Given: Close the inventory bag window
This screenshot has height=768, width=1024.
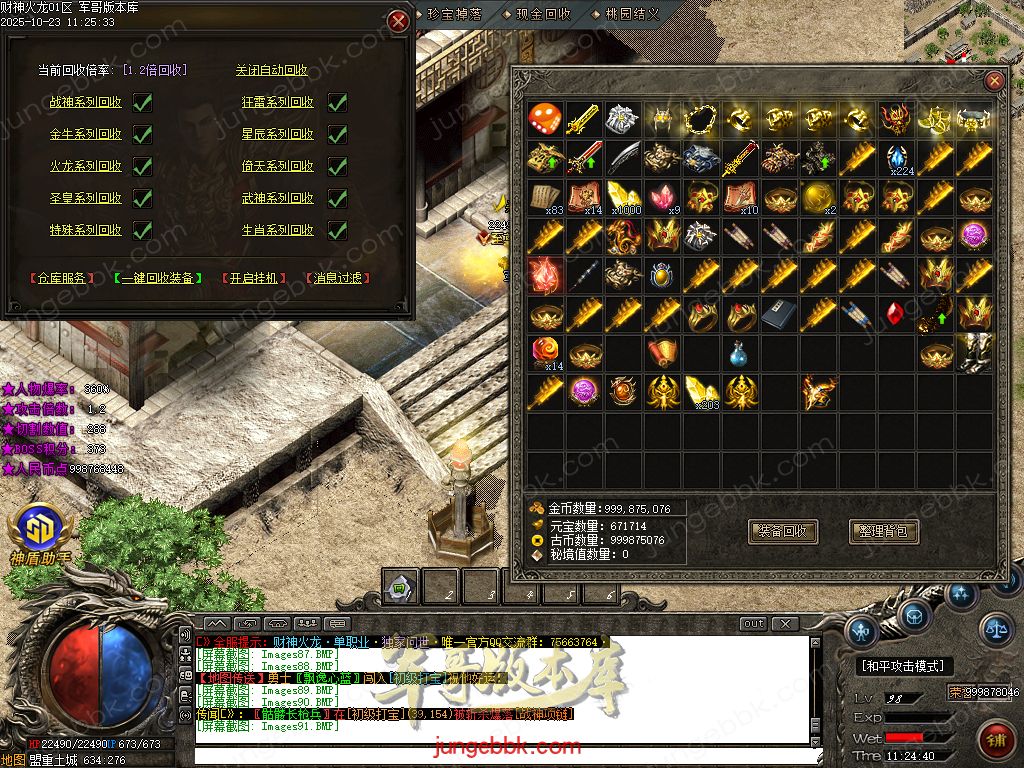Looking at the screenshot, I should click(994, 81).
